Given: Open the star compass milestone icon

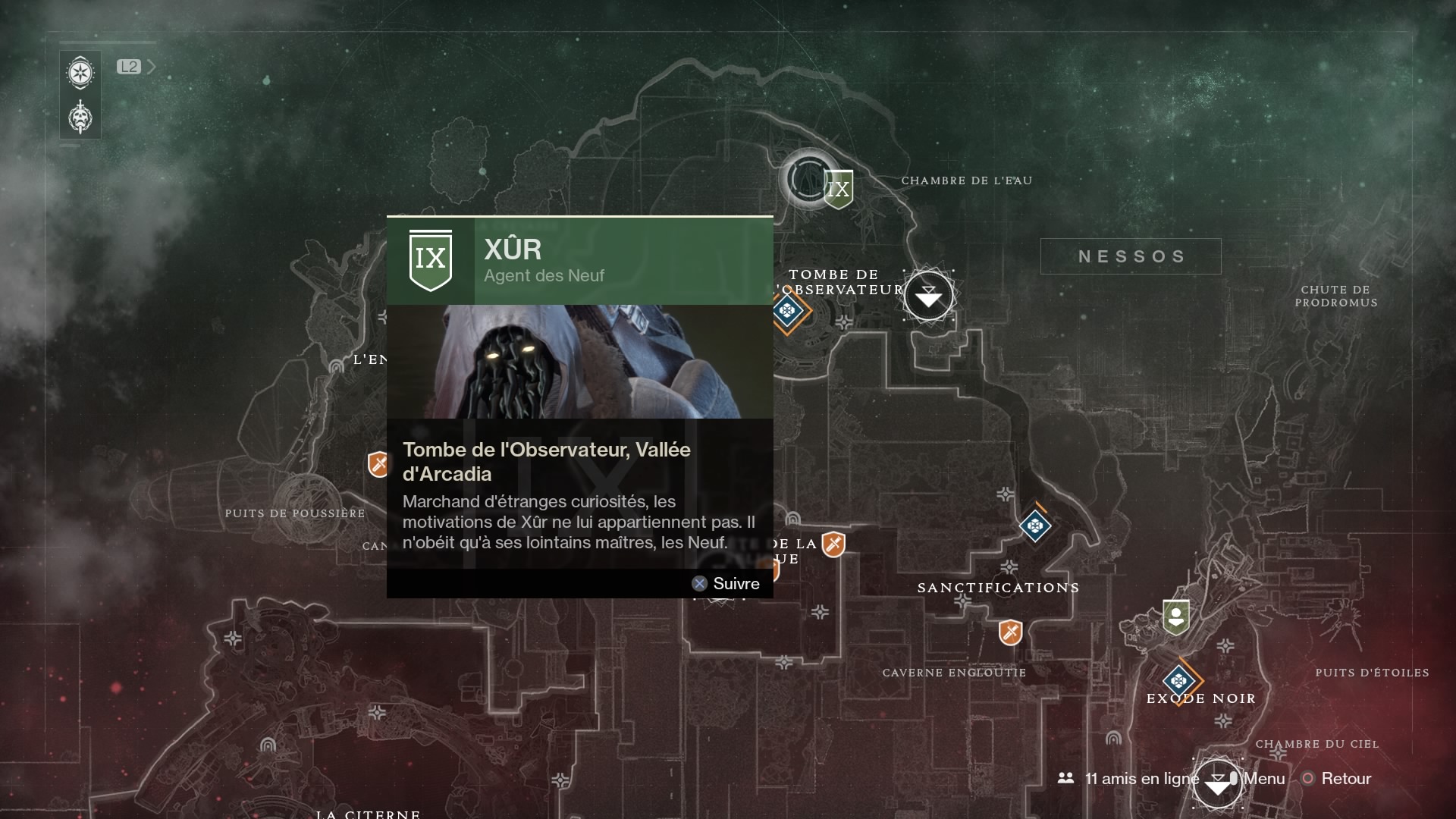Looking at the screenshot, I should [80, 74].
